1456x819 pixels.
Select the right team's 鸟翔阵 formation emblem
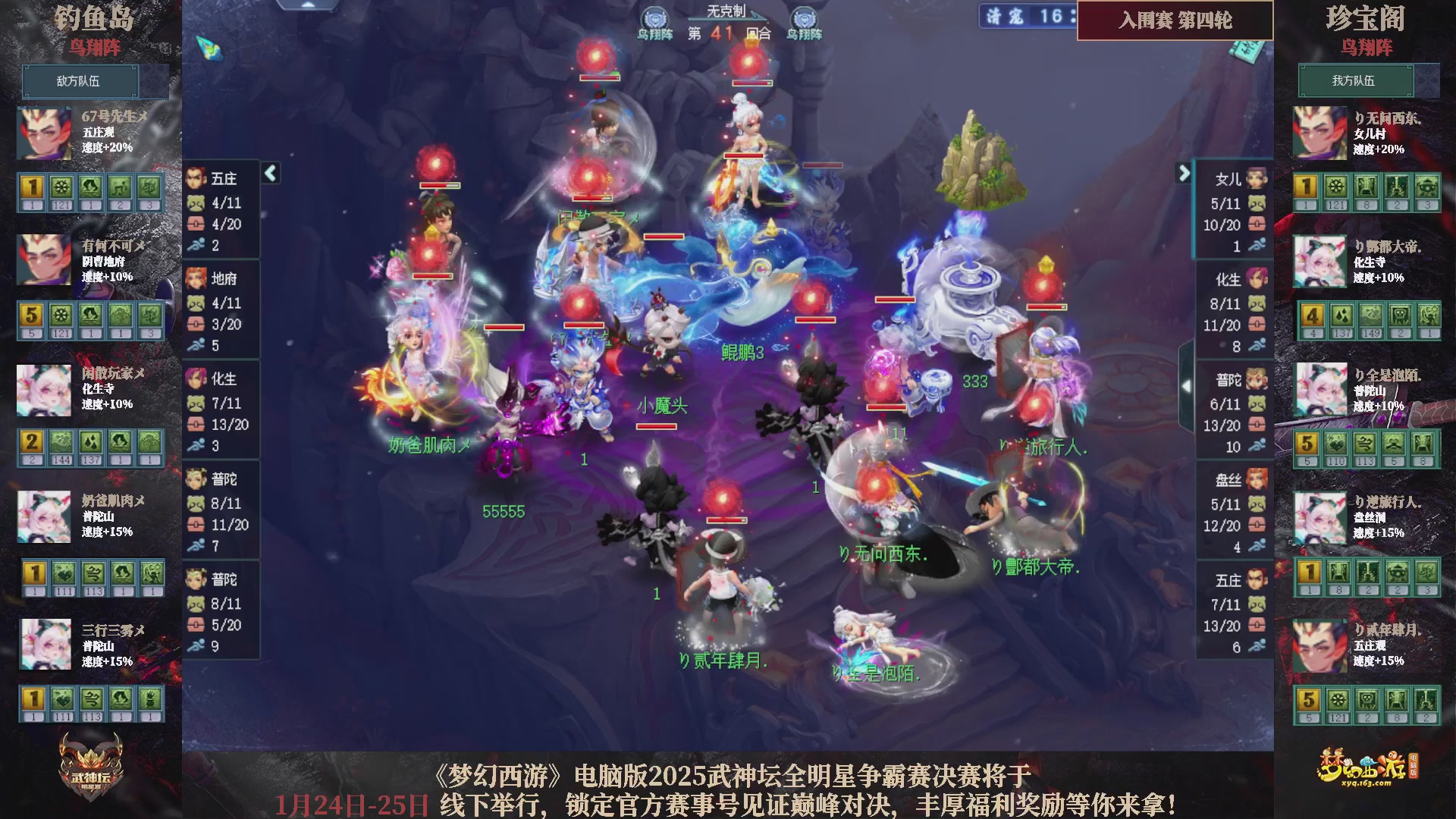point(802,19)
